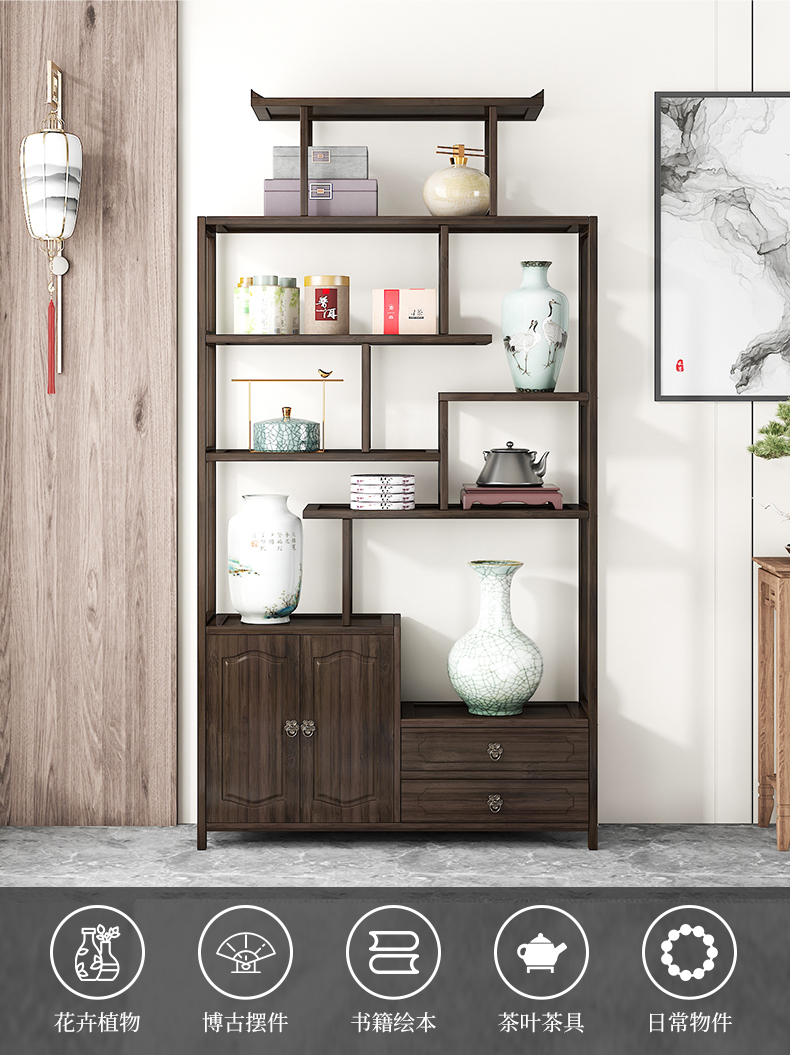The height and width of the screenshot is (1055, 790).
Task: Choose the 博古摆件 folding fan icon
Action: coord(245,952)
